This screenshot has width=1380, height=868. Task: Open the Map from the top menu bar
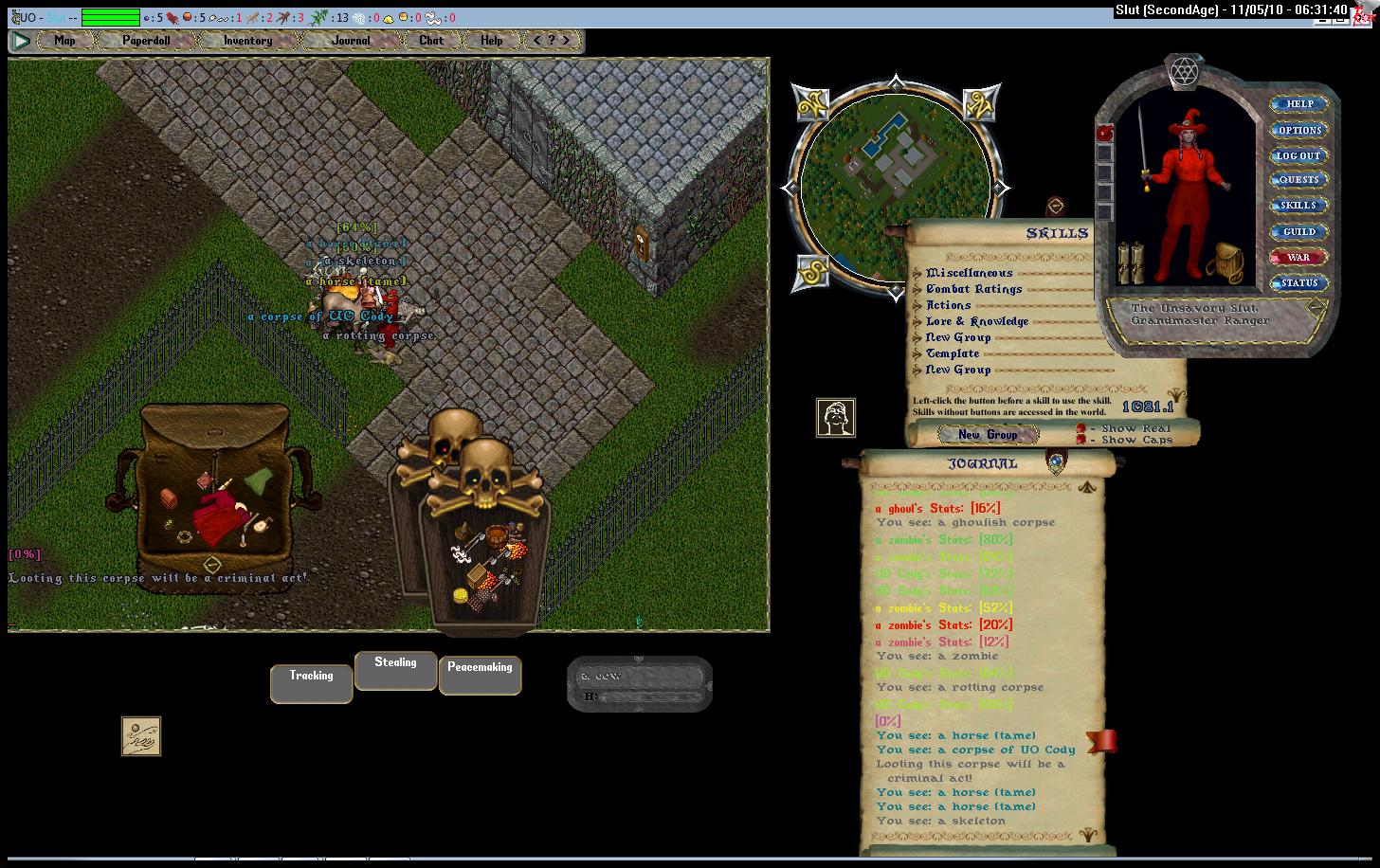(x=64, y=41)
